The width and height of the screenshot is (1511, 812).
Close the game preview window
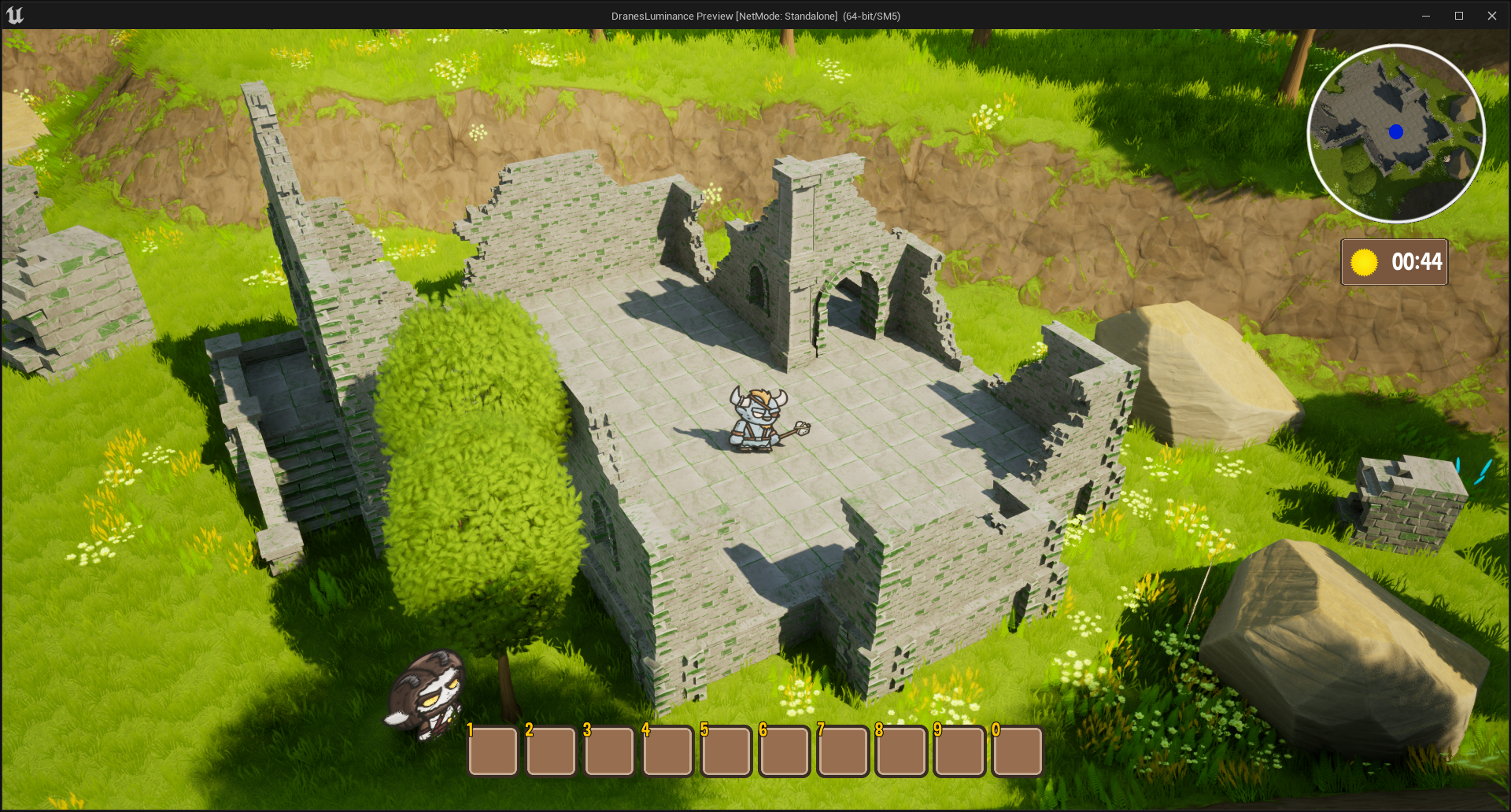pos(1491,16)
